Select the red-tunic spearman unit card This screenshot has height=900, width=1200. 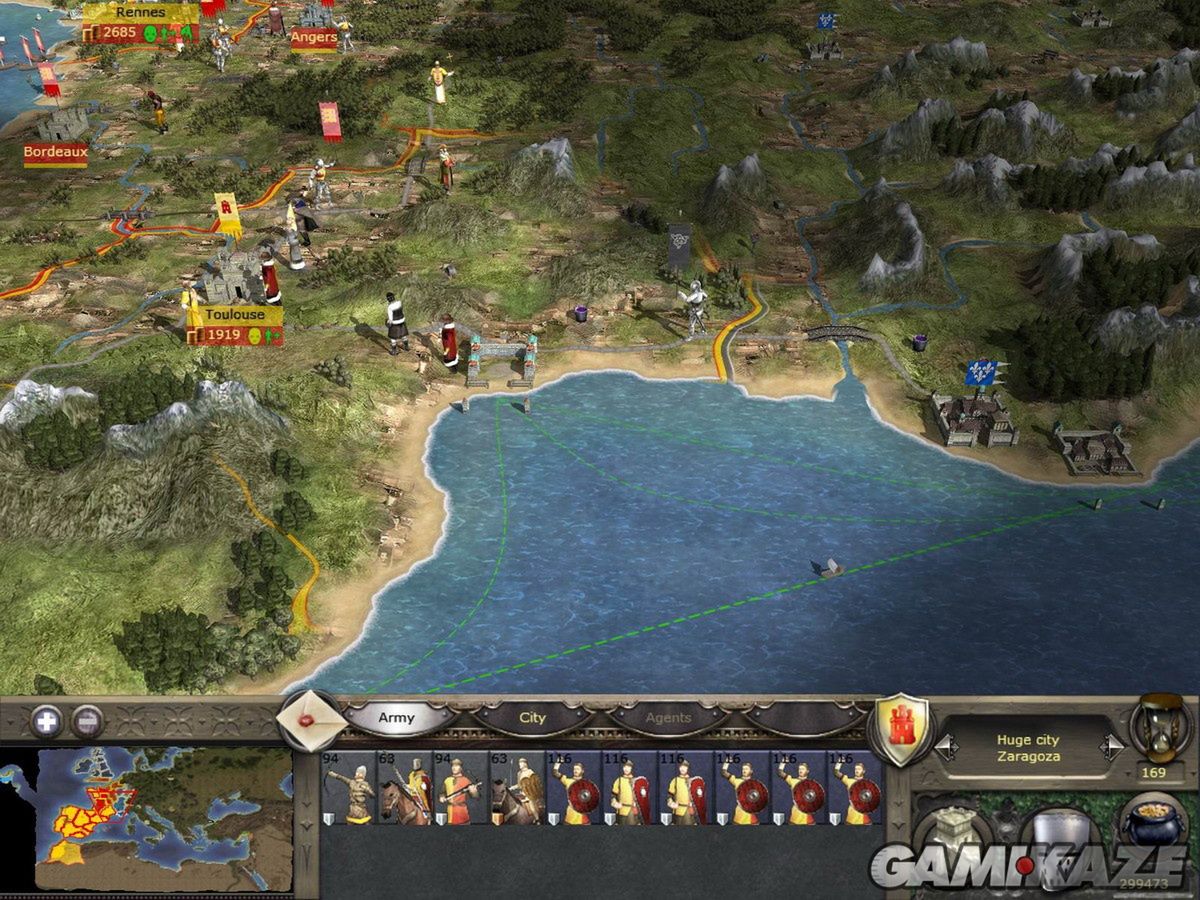pos(460,788)
